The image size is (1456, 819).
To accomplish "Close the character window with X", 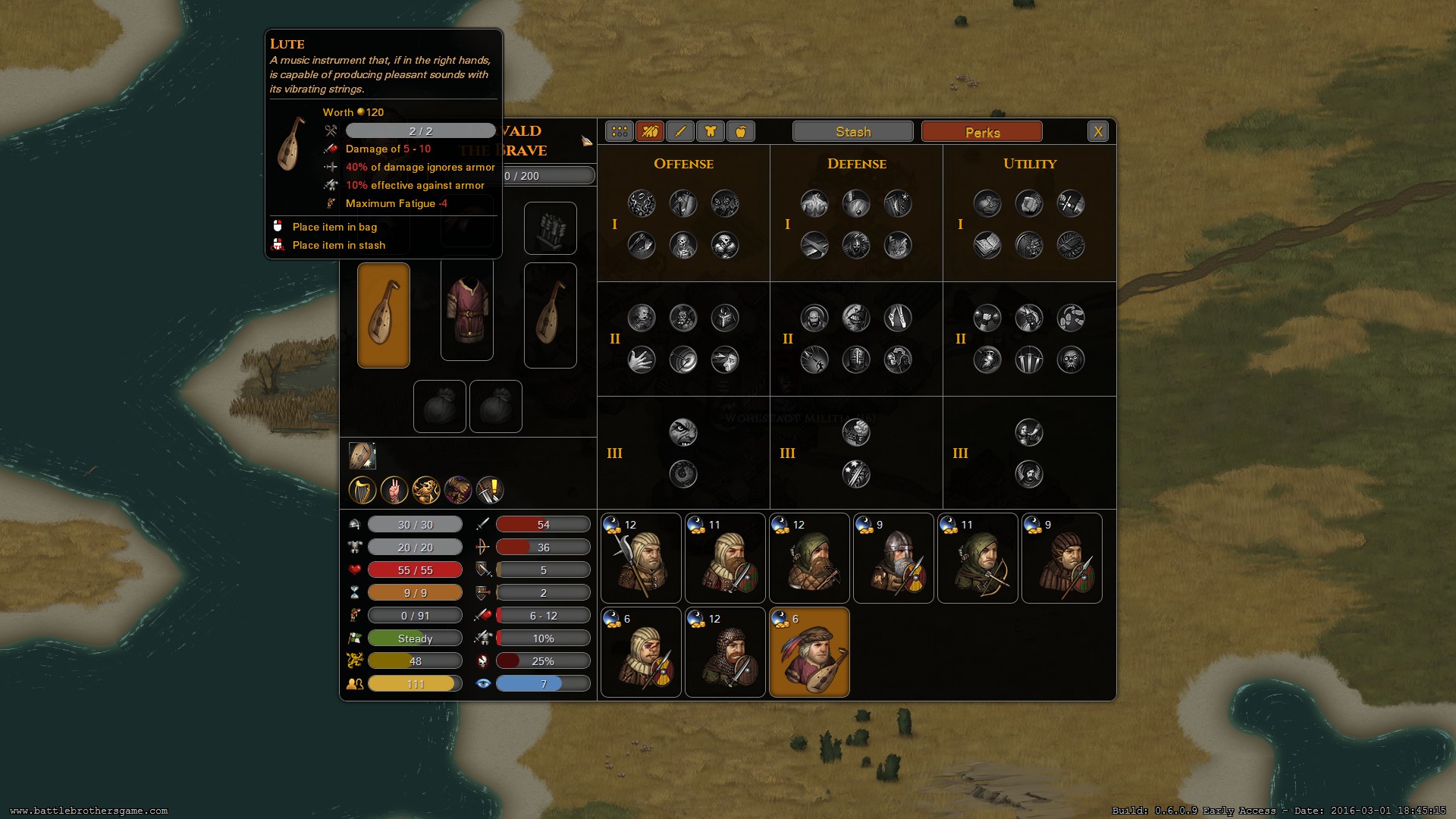I will 1097,132.
